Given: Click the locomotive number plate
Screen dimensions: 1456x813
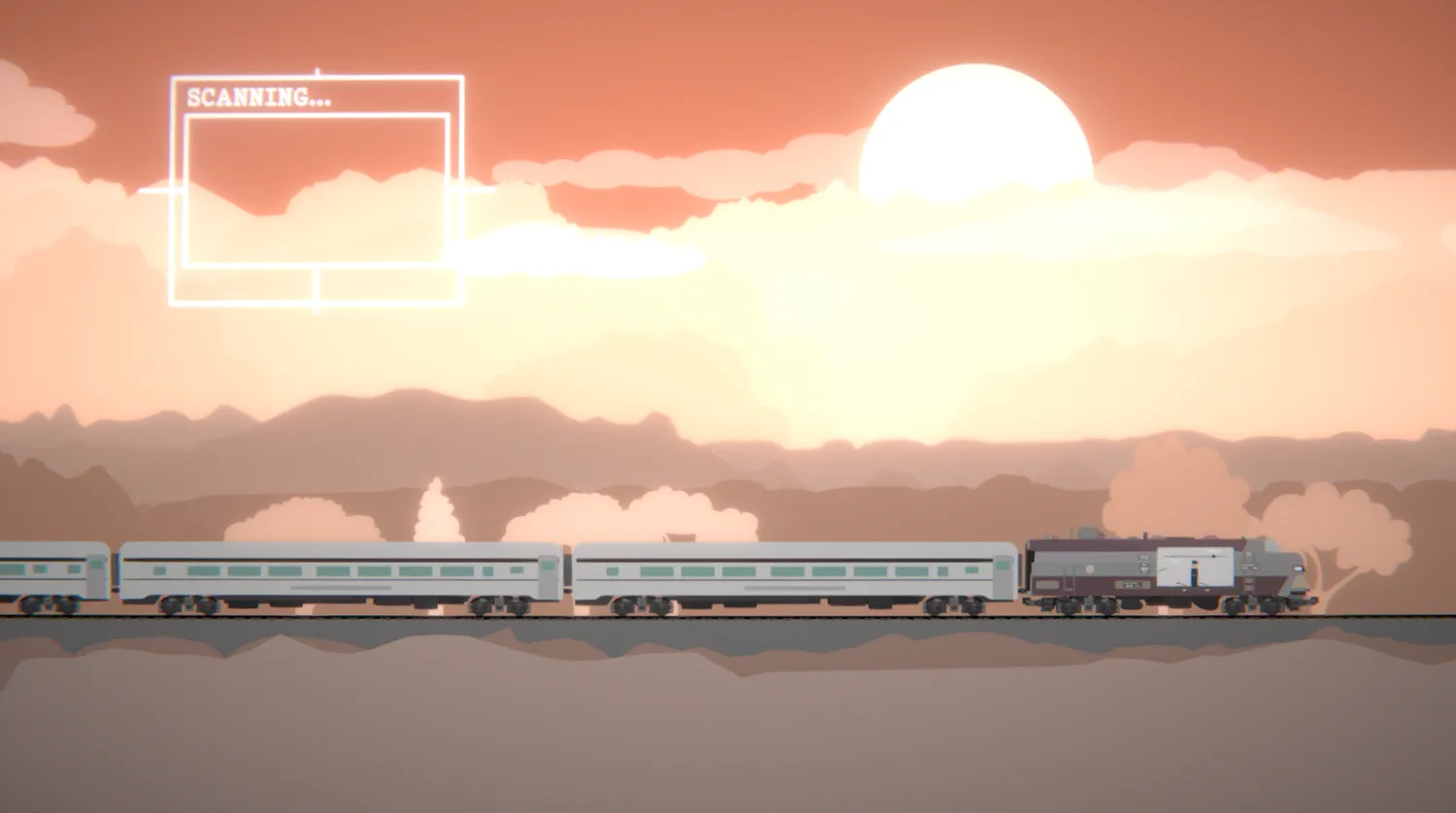Looking at the screenshot, I should point(1131,584).
